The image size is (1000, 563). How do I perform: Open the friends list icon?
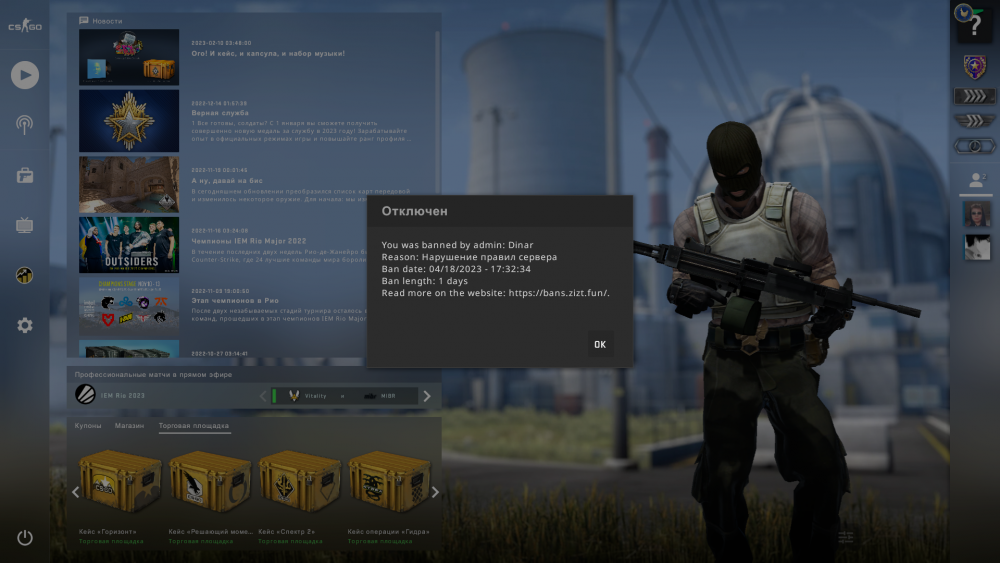974,181
